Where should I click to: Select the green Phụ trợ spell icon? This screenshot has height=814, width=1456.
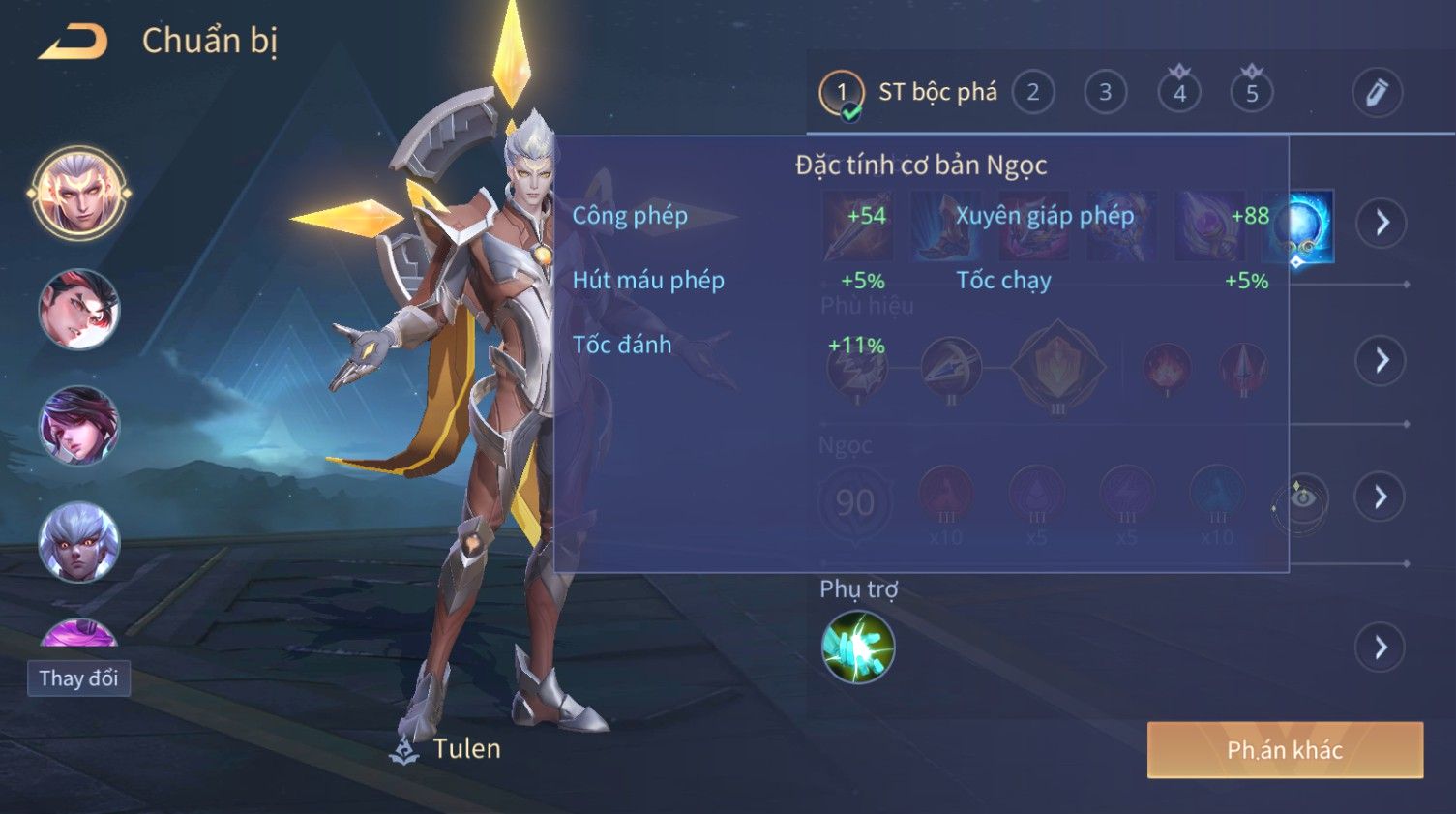(857, 647)
